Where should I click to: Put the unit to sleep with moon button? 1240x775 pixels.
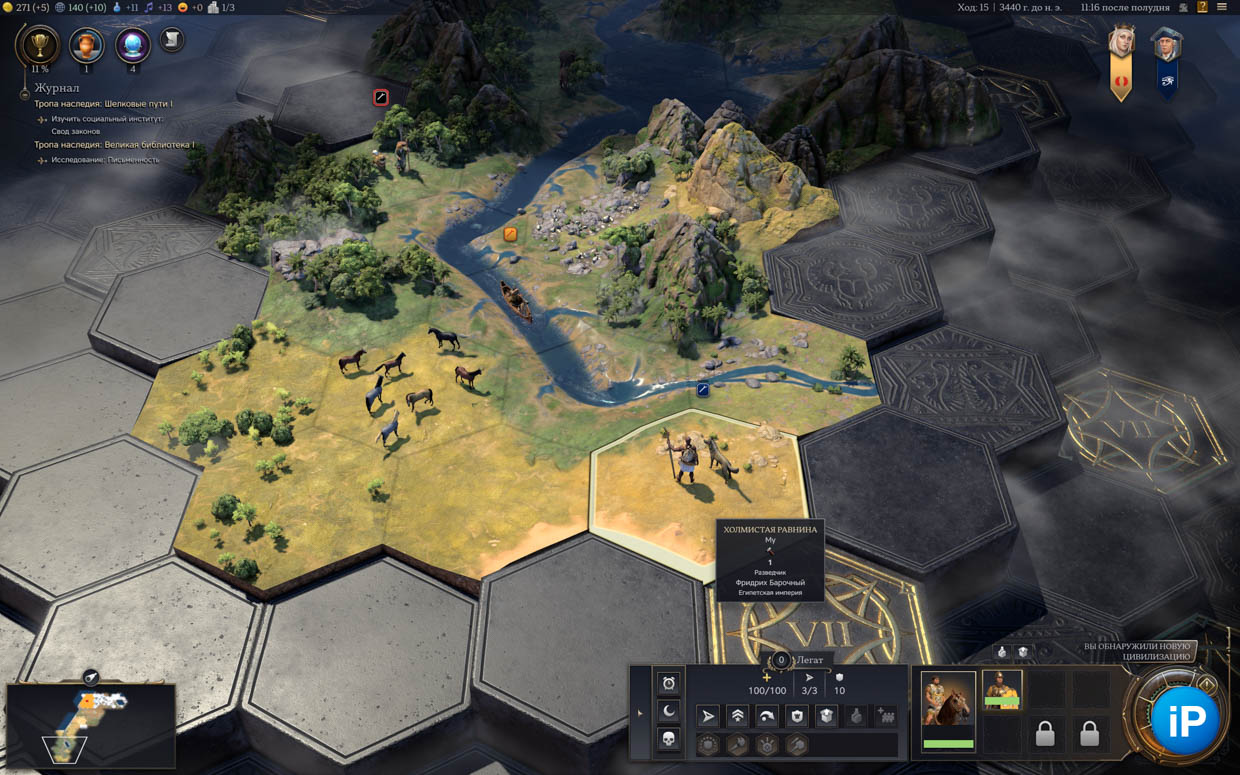pos(669,711)
